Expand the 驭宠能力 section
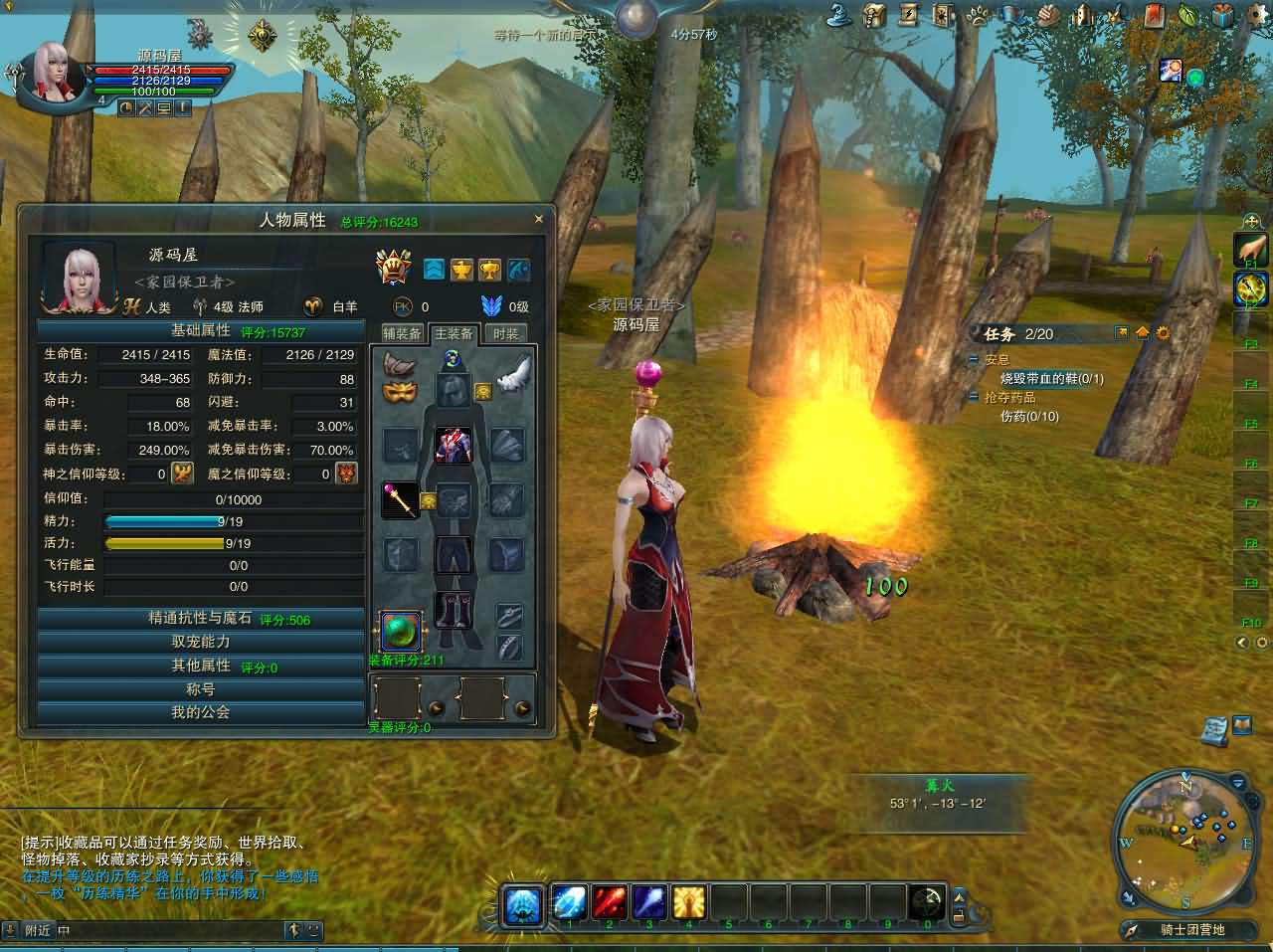The height and width of the screenshot is (952, 1273). pos(200,642)
